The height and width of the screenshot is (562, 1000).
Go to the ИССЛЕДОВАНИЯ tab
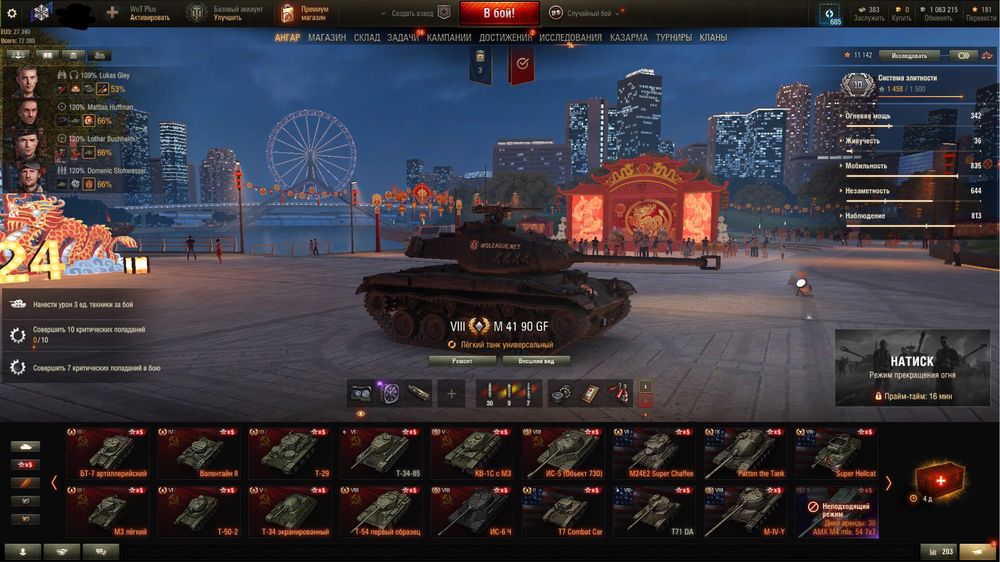click(571, 37)
